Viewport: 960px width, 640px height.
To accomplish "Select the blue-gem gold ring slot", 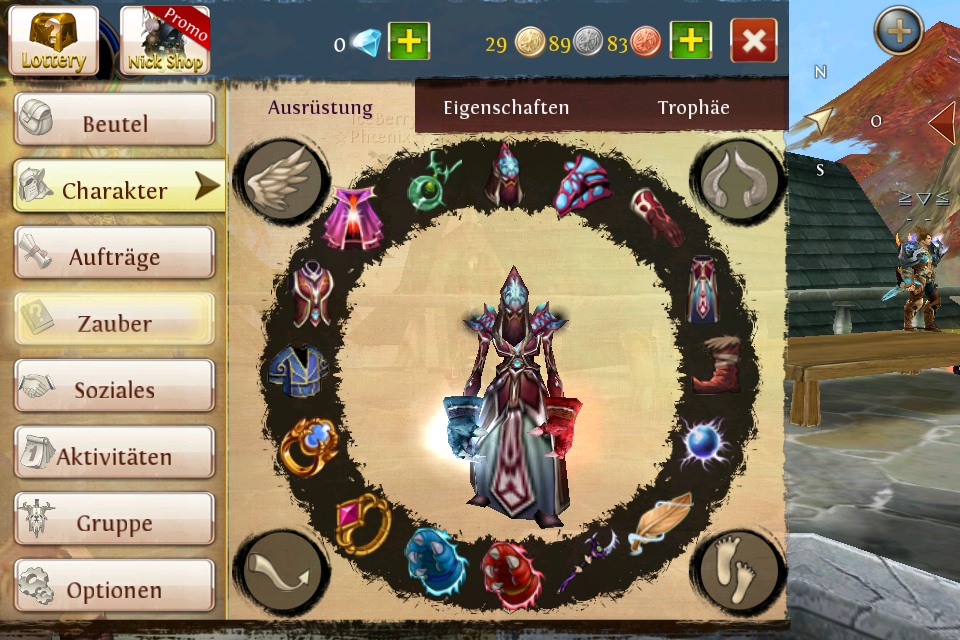I will click(x=306, y=446).
